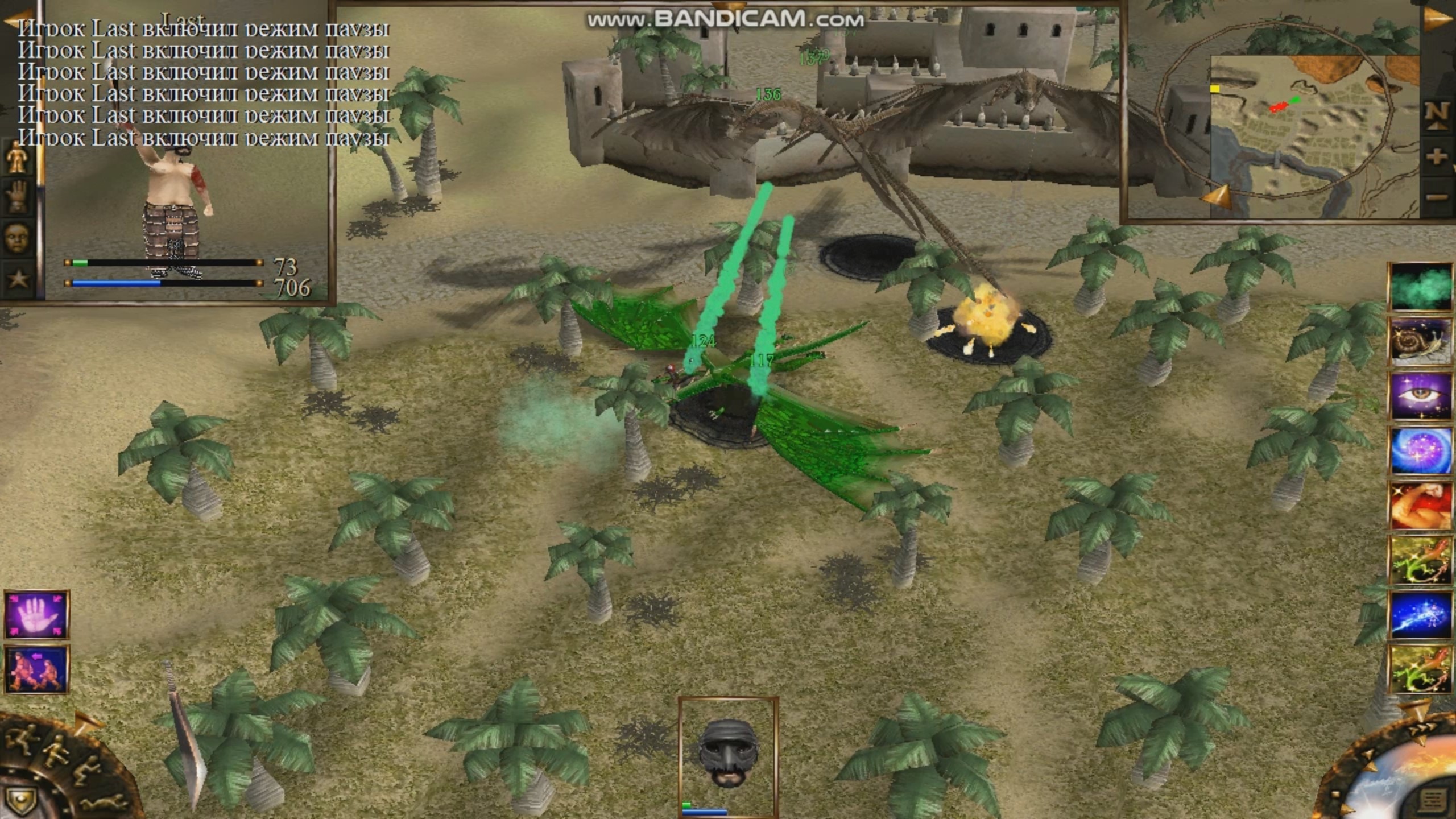Viewport: 1456px width, 819px height.
Task: Activate the purple open-palm command
Action: coord(36,615)
